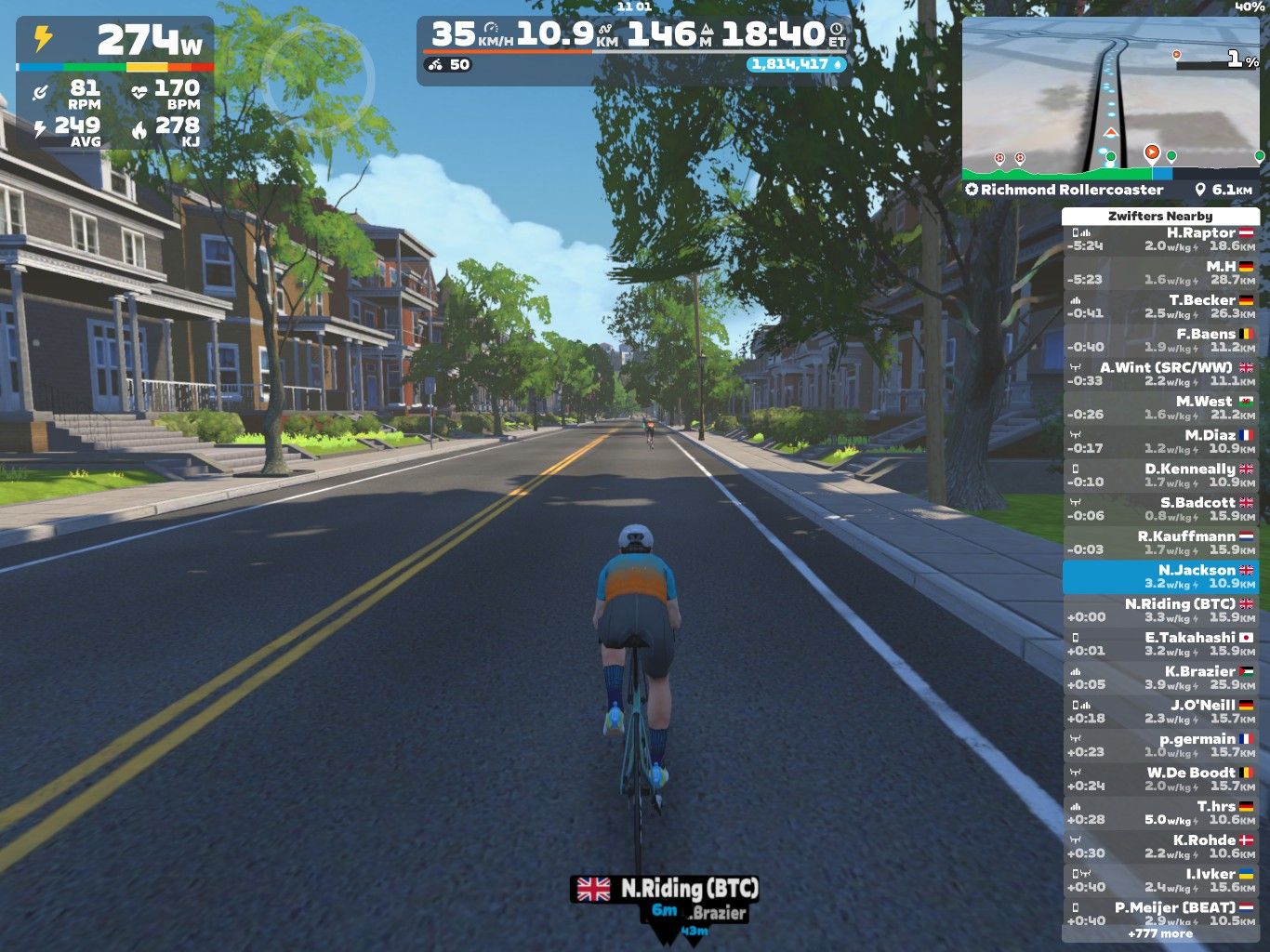The width and height of the screenshot is (1270, 952).
Task: Select P.Meijer (BEAT) rider row
Action: (x=1160, y=913)
